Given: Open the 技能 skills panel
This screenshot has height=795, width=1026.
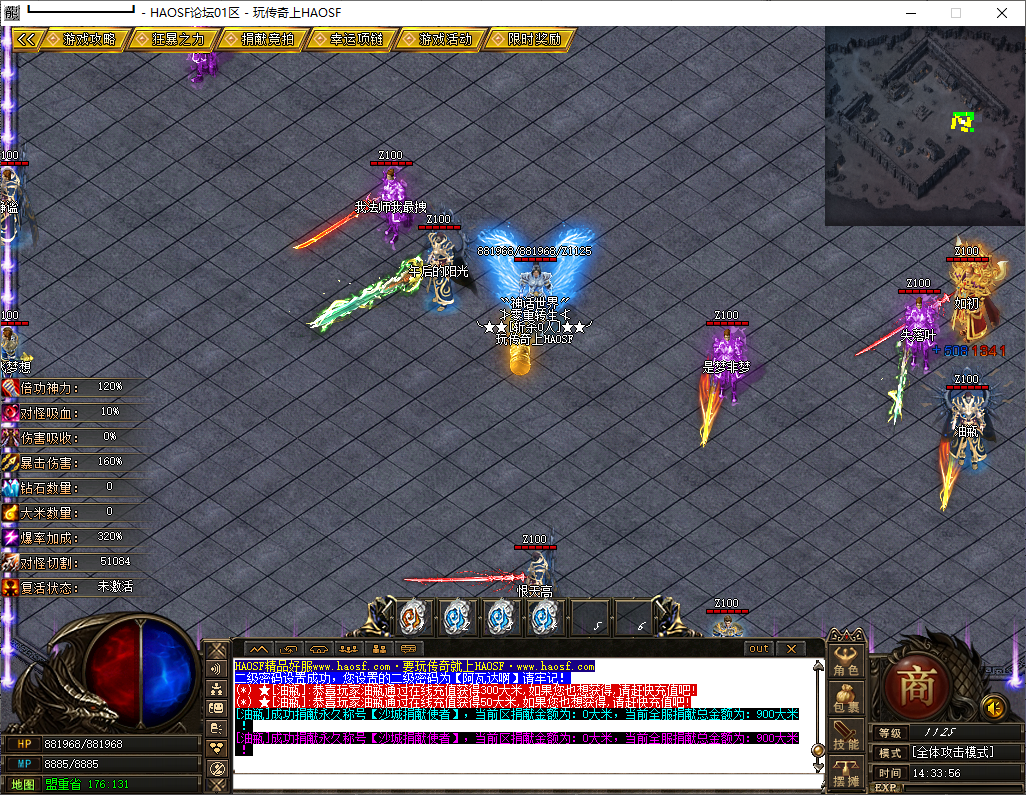Looking at the screenshot, I should [x=846, y=738].
